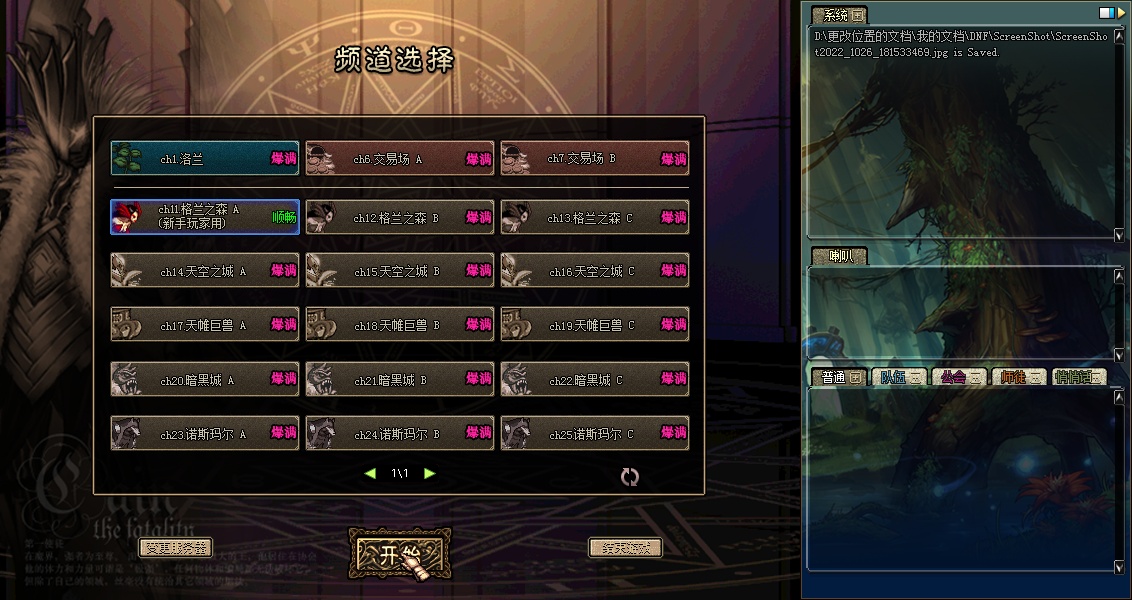The width and height of the screenshot is (1132, 600).
Task: Select channel ch17 天帷巨兽 A
Action: pyautogui.click(x=204, y=325)
